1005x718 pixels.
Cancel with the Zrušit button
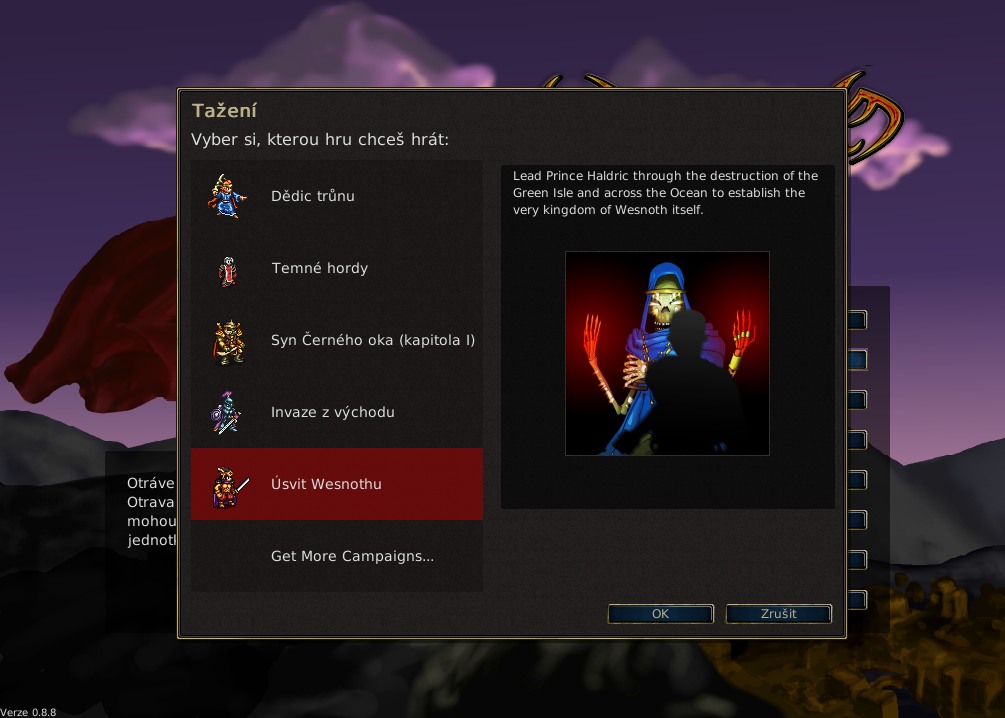778,614
